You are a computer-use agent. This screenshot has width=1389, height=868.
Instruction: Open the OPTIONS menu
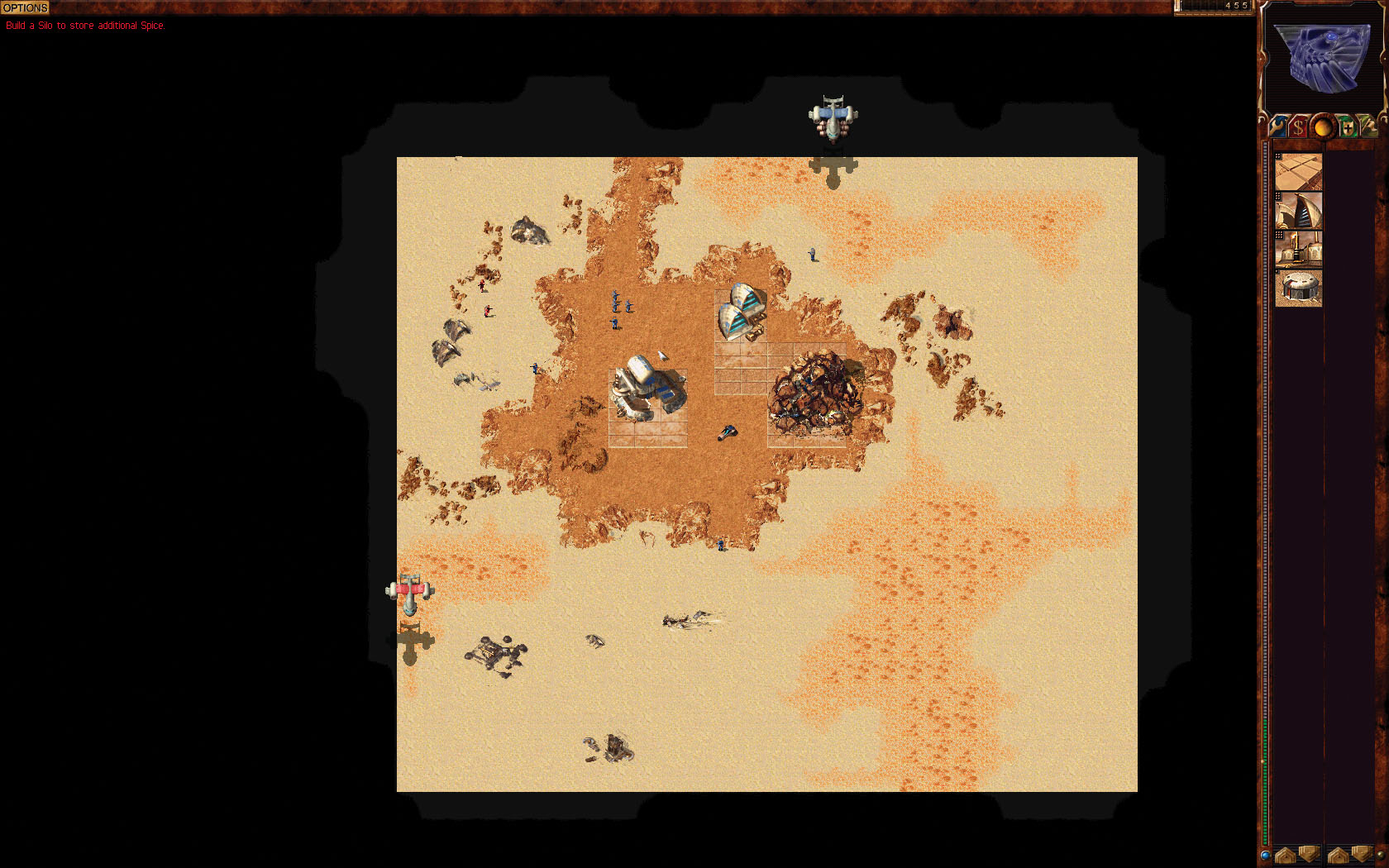[x=26, y=8]
